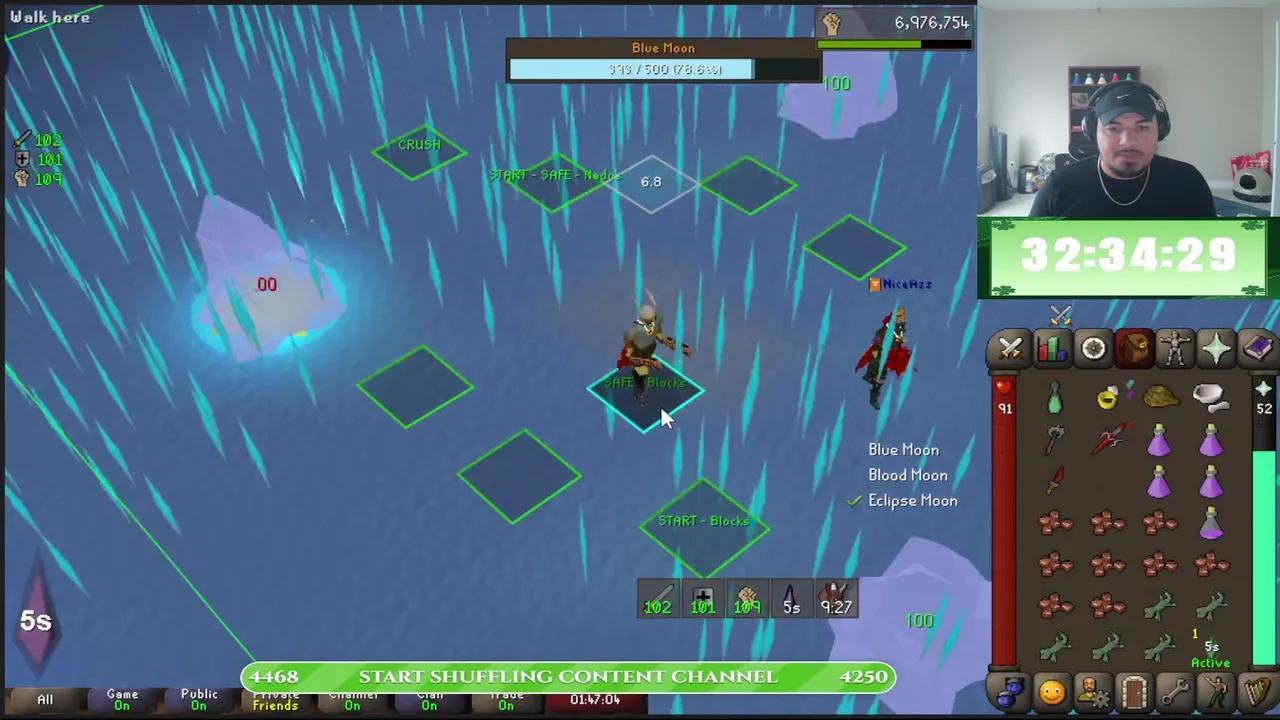Toggle the Game chat filter
1280x720 pixels.
coord(122,699)
